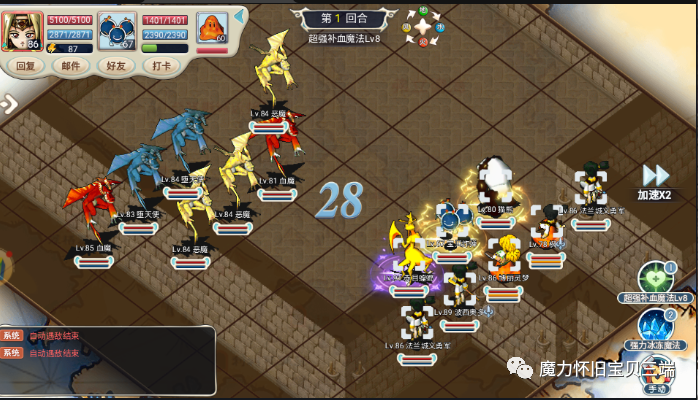Click the 回复 (recover) button
The width and height of the screenshot is (698, 400).
[26, 66]
